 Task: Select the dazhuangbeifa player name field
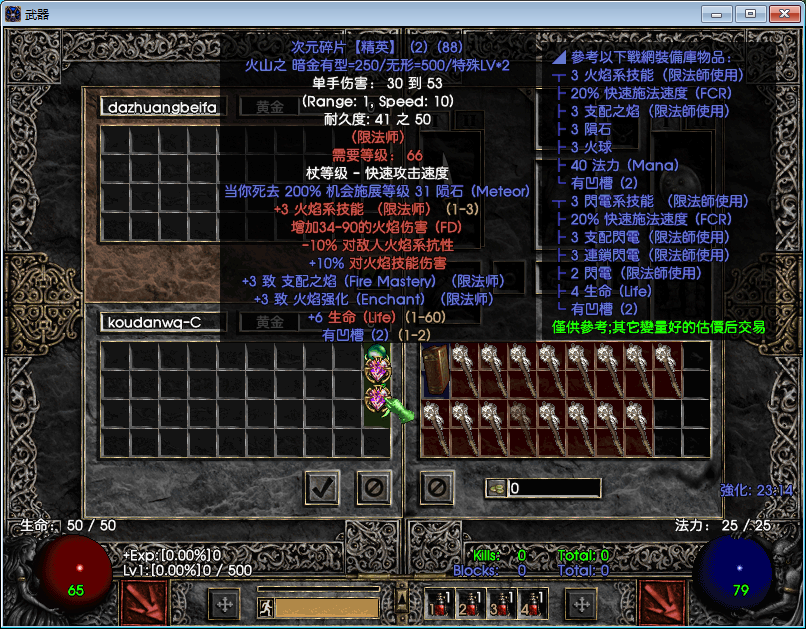(163, 106)
